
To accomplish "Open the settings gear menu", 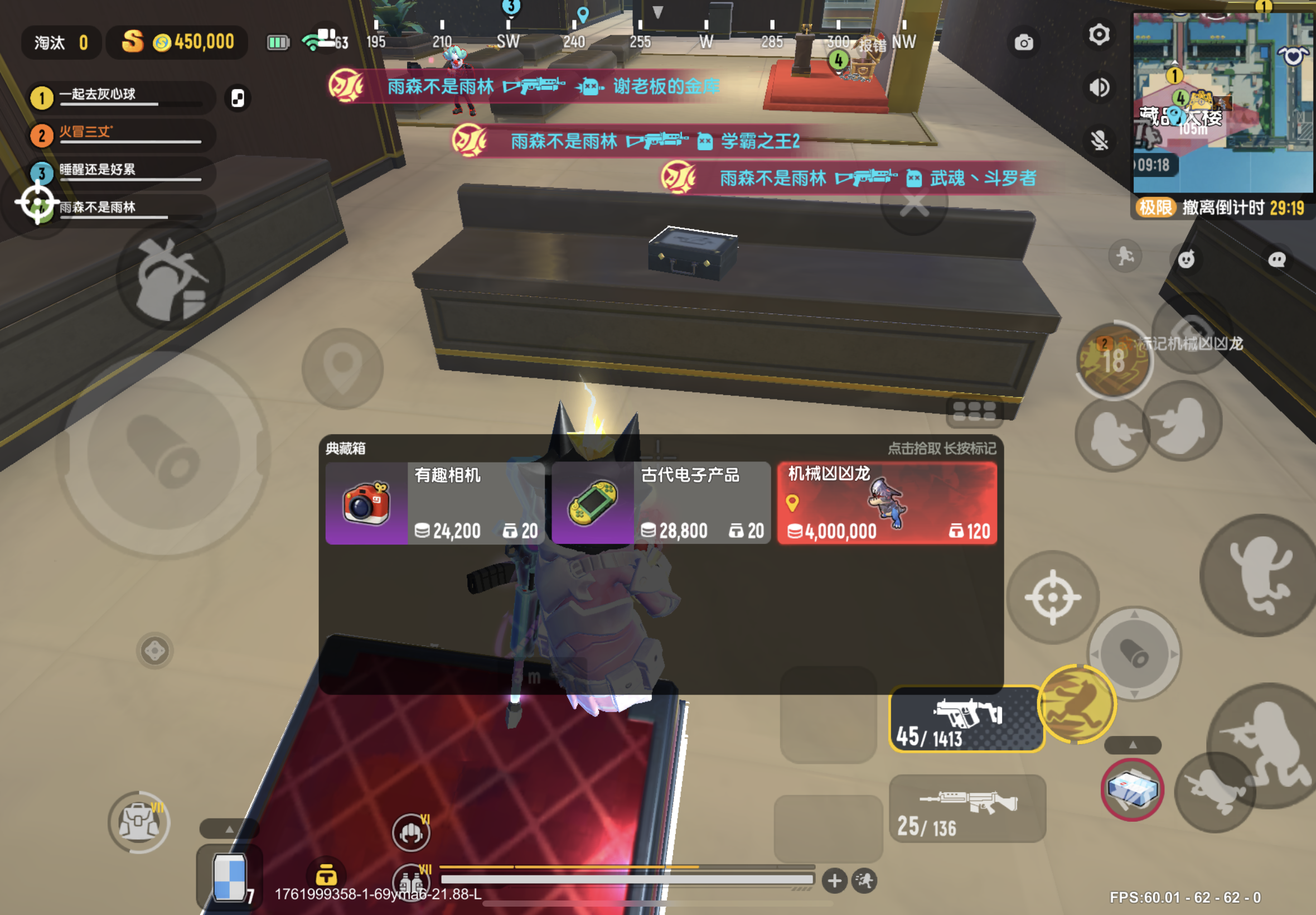I will (1099, 36).
